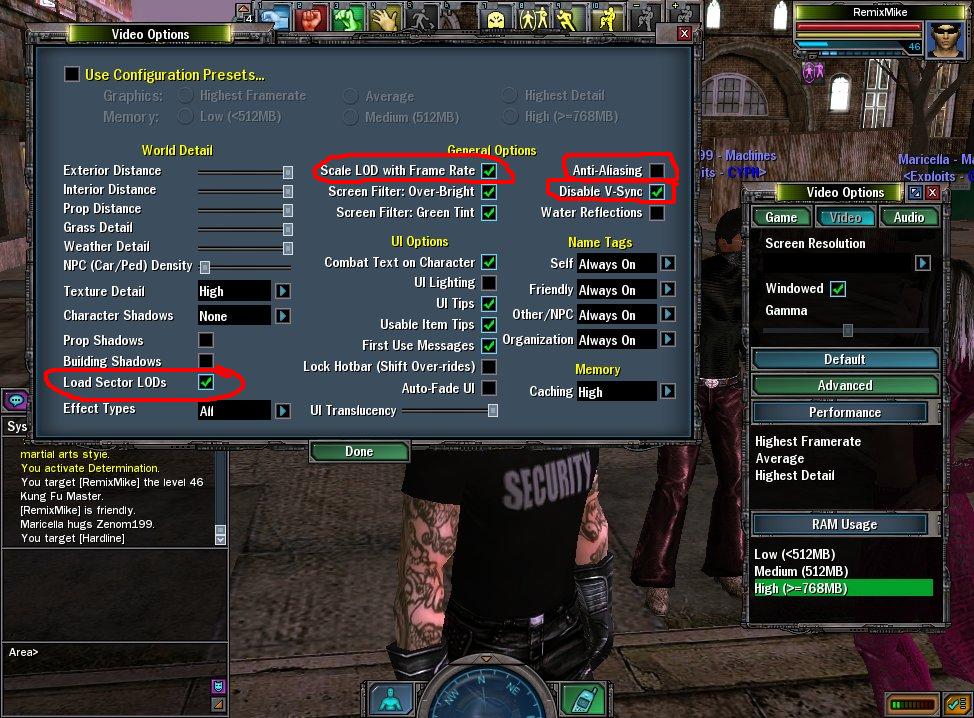
Task: Open the Caching memory dropdown arrow
Action: (x=667, y=392)
